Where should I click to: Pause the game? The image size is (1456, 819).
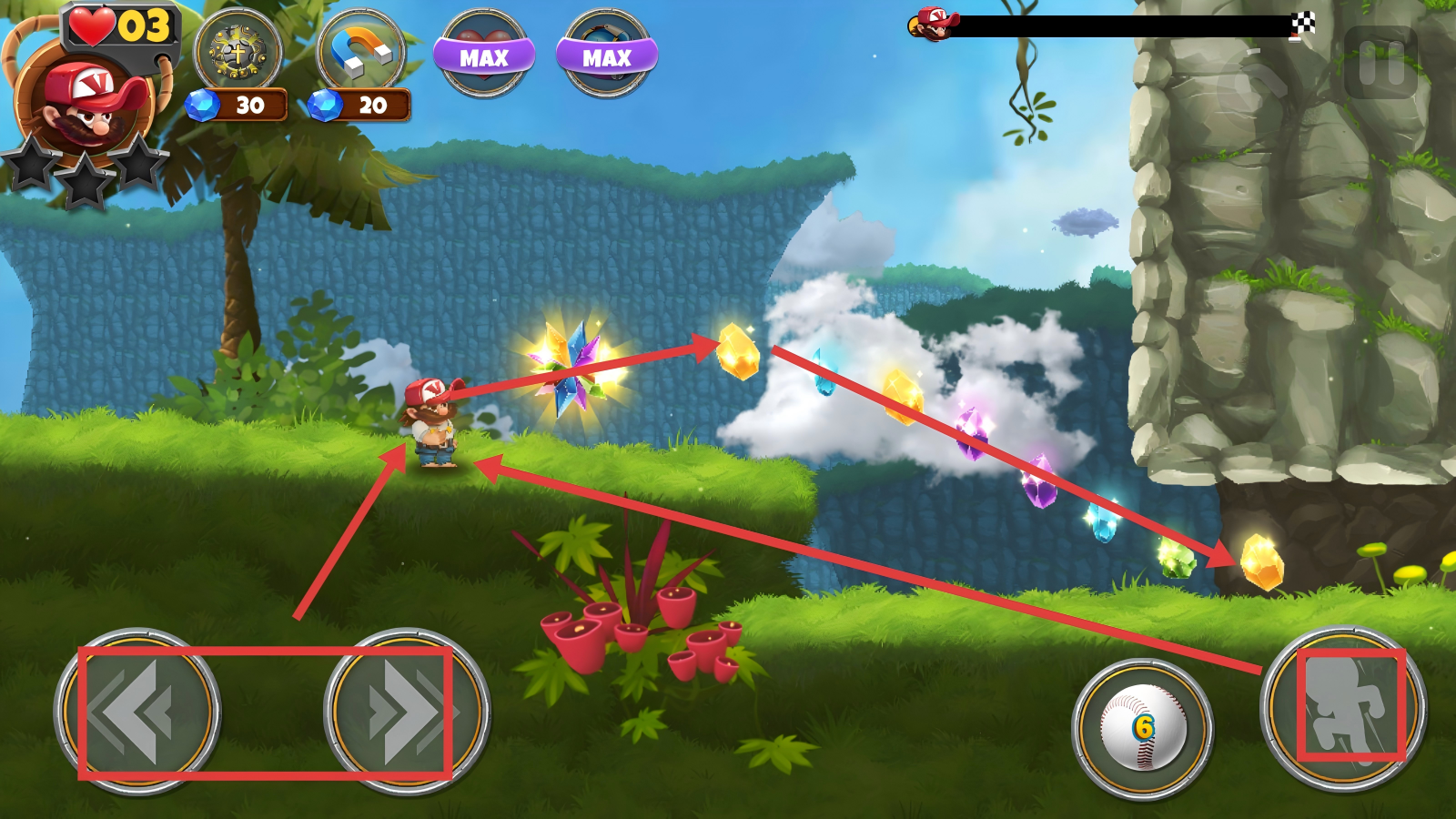pyautogui.click(x=1380, y=63)
